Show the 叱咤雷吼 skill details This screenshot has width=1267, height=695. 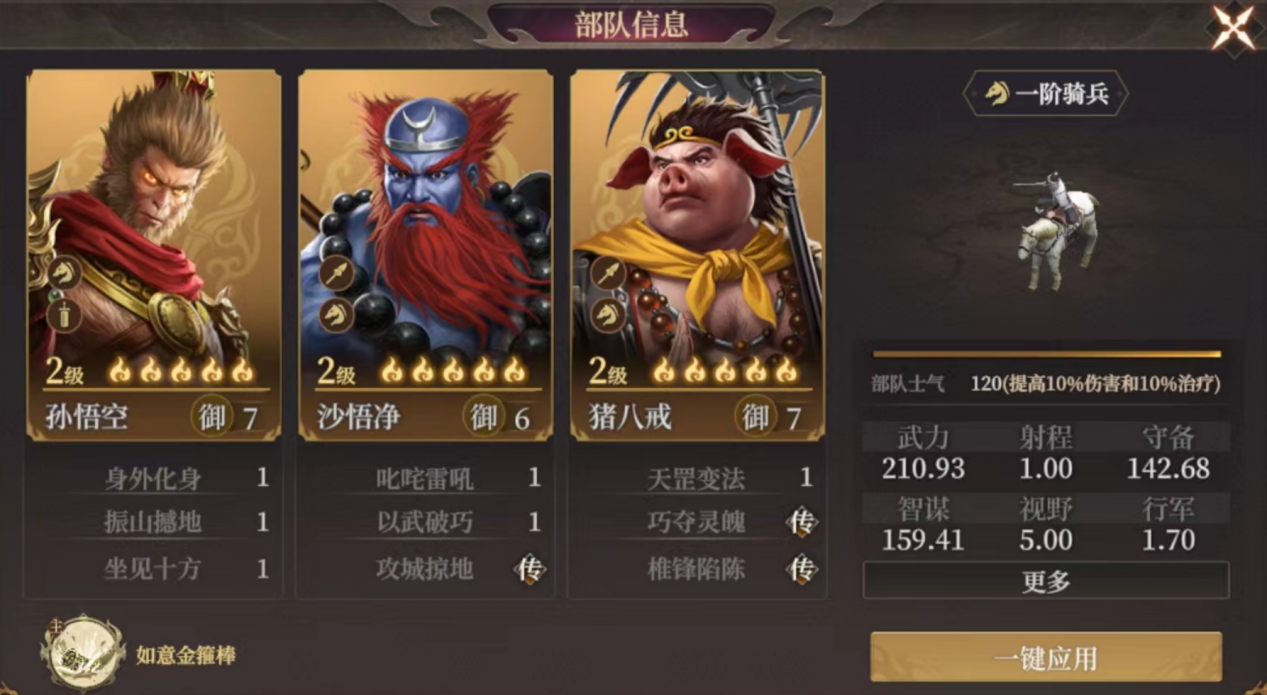(x=426, y=478)
